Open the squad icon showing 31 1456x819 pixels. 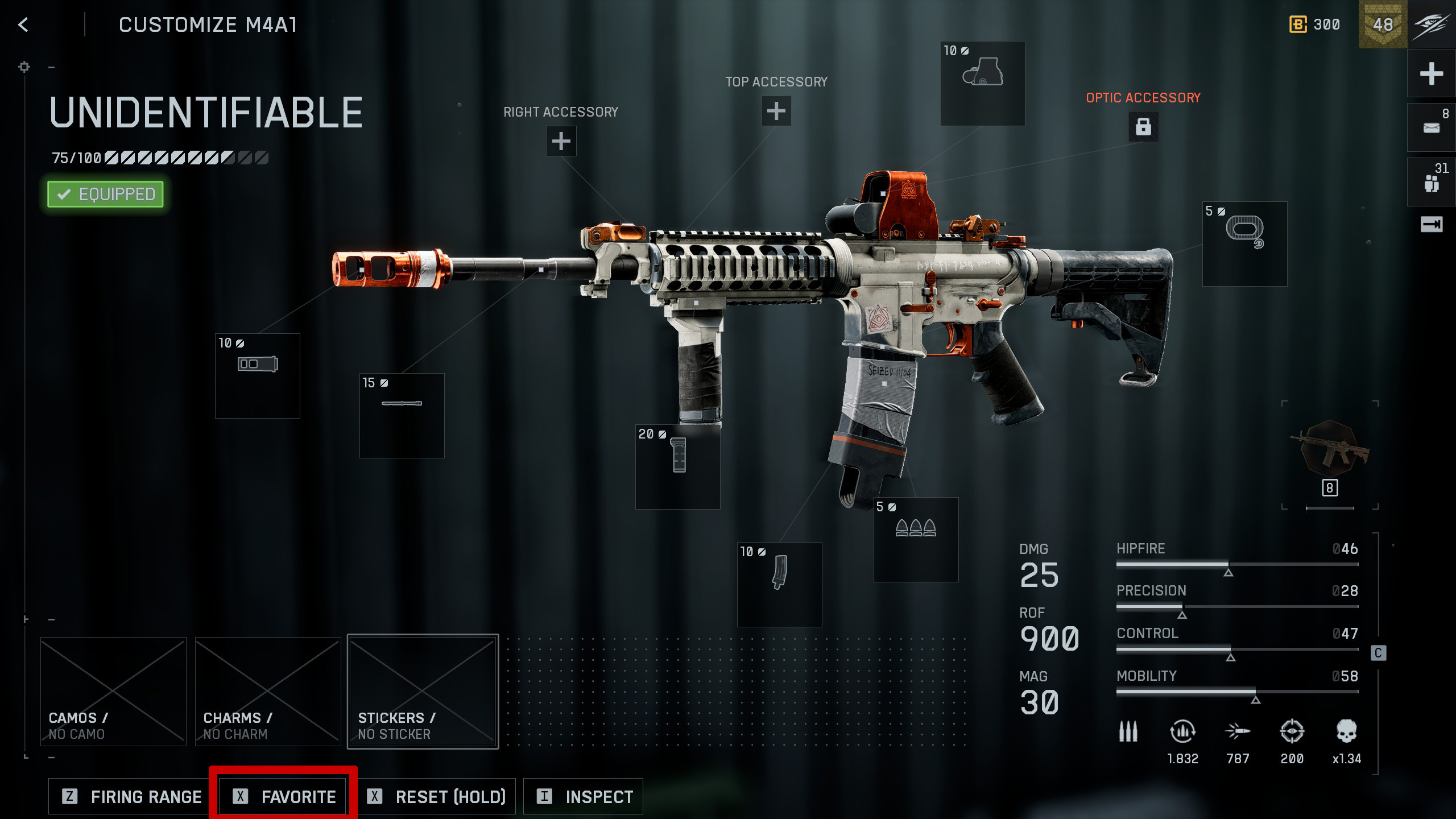tap(1431, 182)
